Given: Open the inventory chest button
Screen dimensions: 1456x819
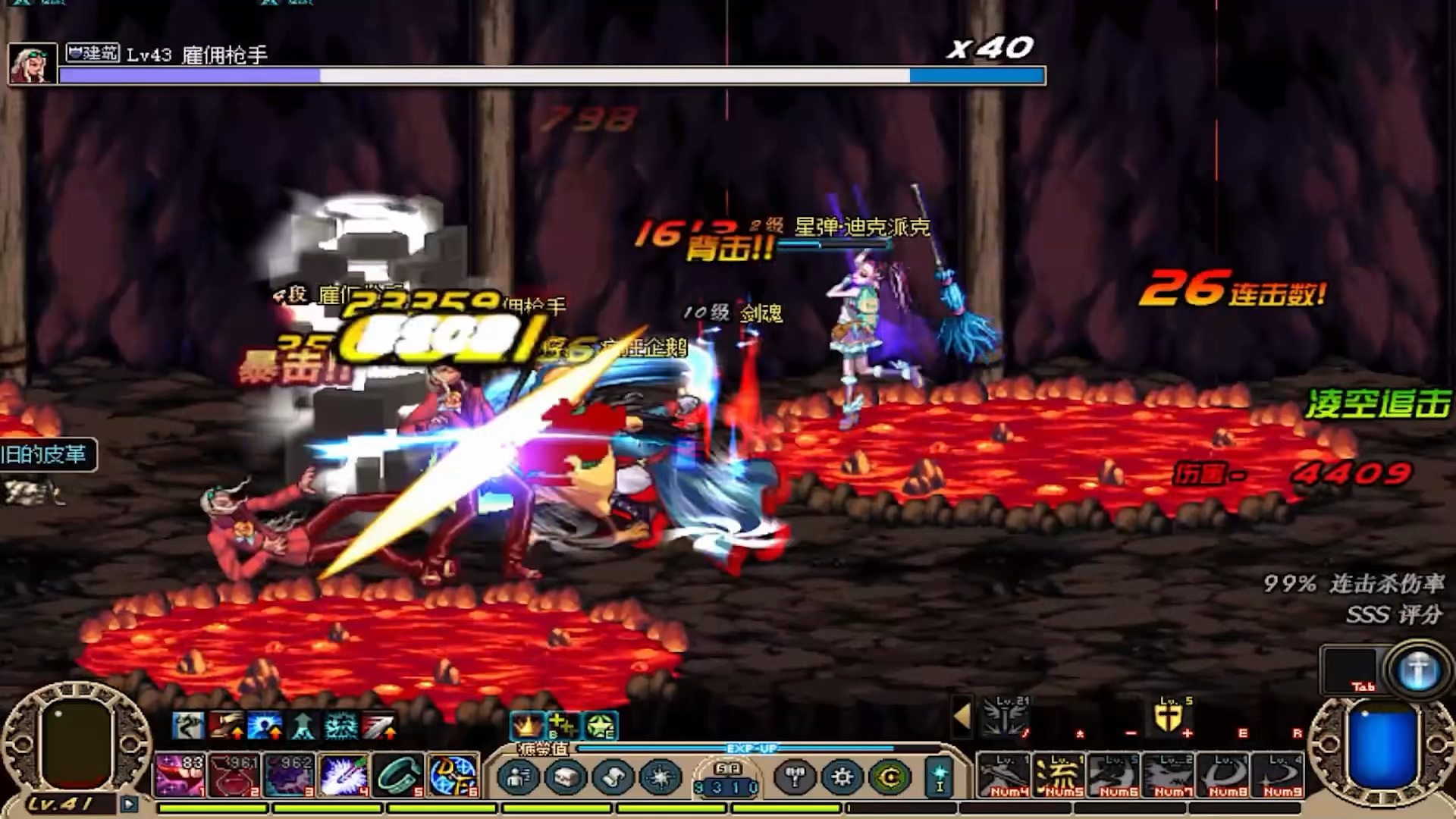Looking at the screenshot, I should [x=566, y=778].
